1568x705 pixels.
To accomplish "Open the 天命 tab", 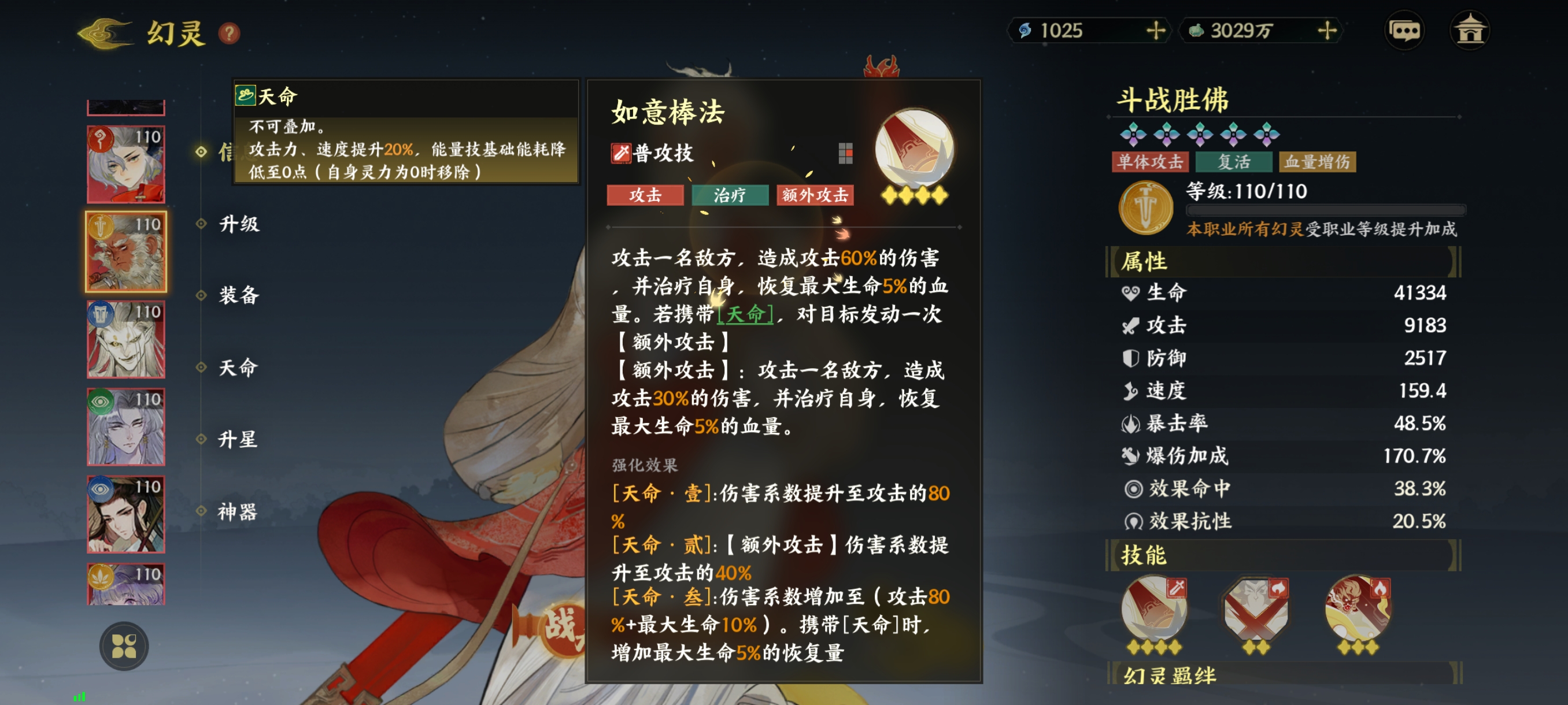I will point(238,368).
